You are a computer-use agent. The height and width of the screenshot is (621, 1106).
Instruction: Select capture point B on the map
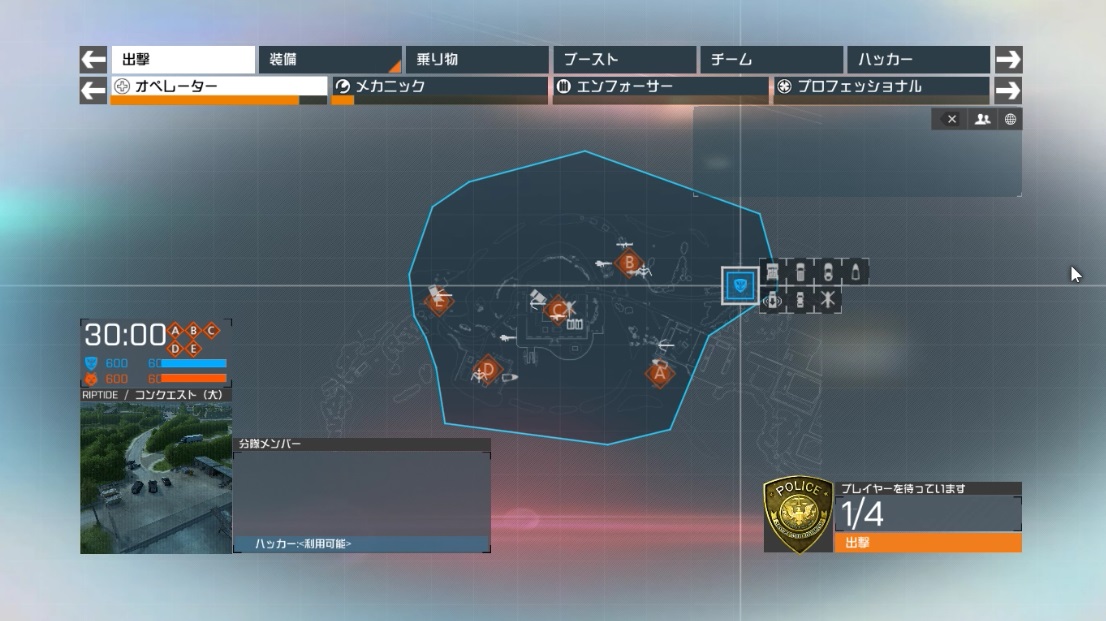click(x=629, y=264)
